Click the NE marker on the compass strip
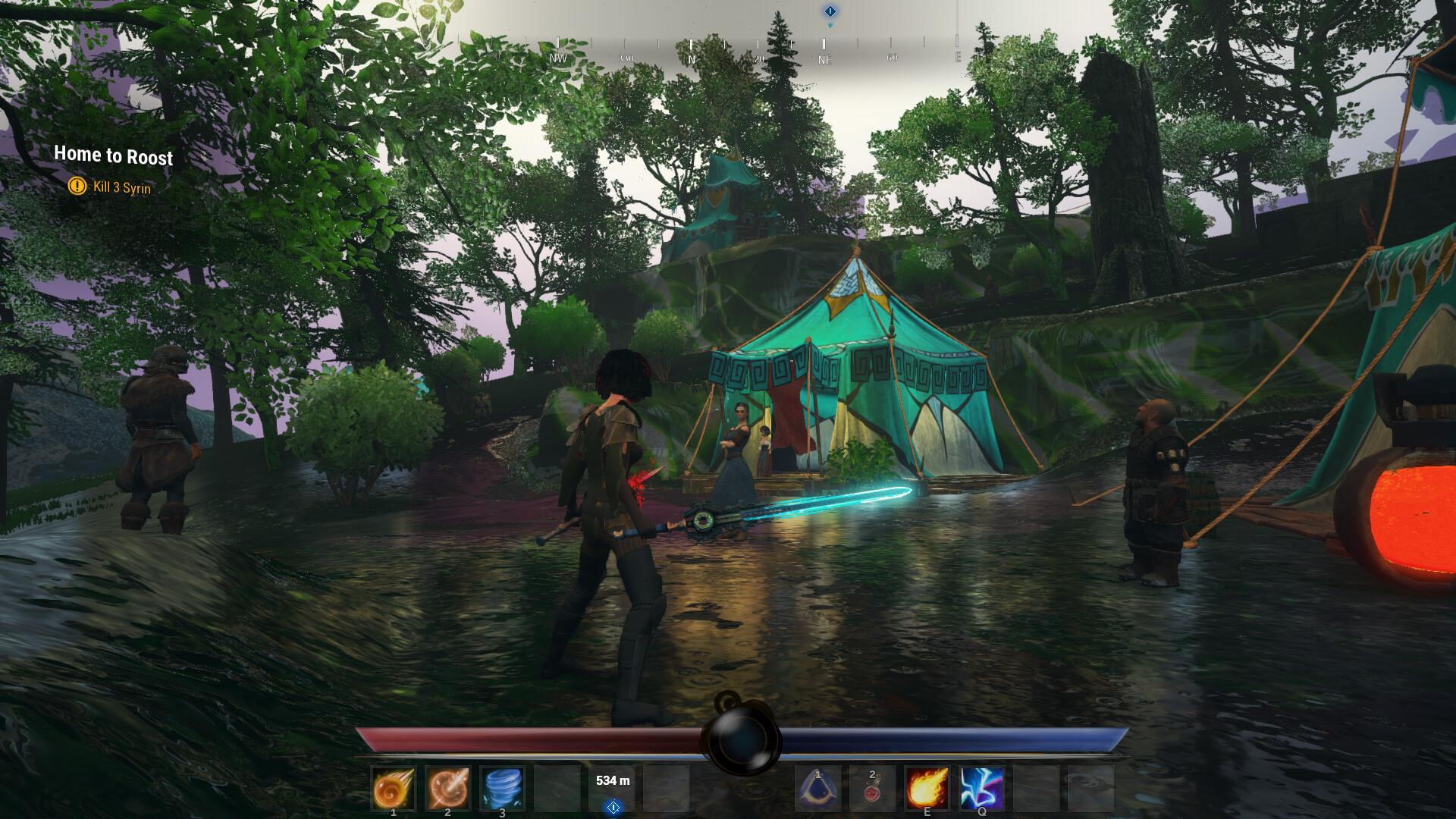Image resolution: width=1456 pixels, height=819 pixels. 825,58
